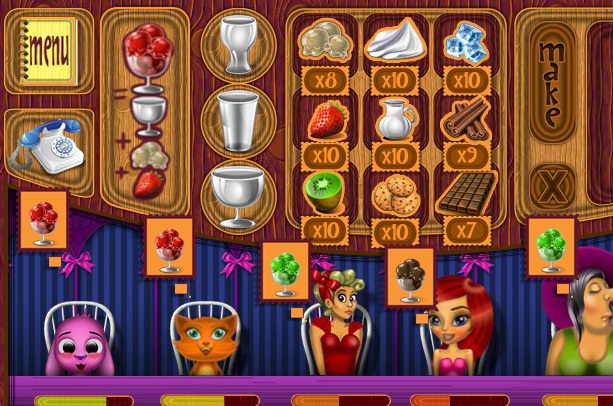Choose the tall tumbler glass
This screenshot has width=613, height=406.
coord(238,118)
